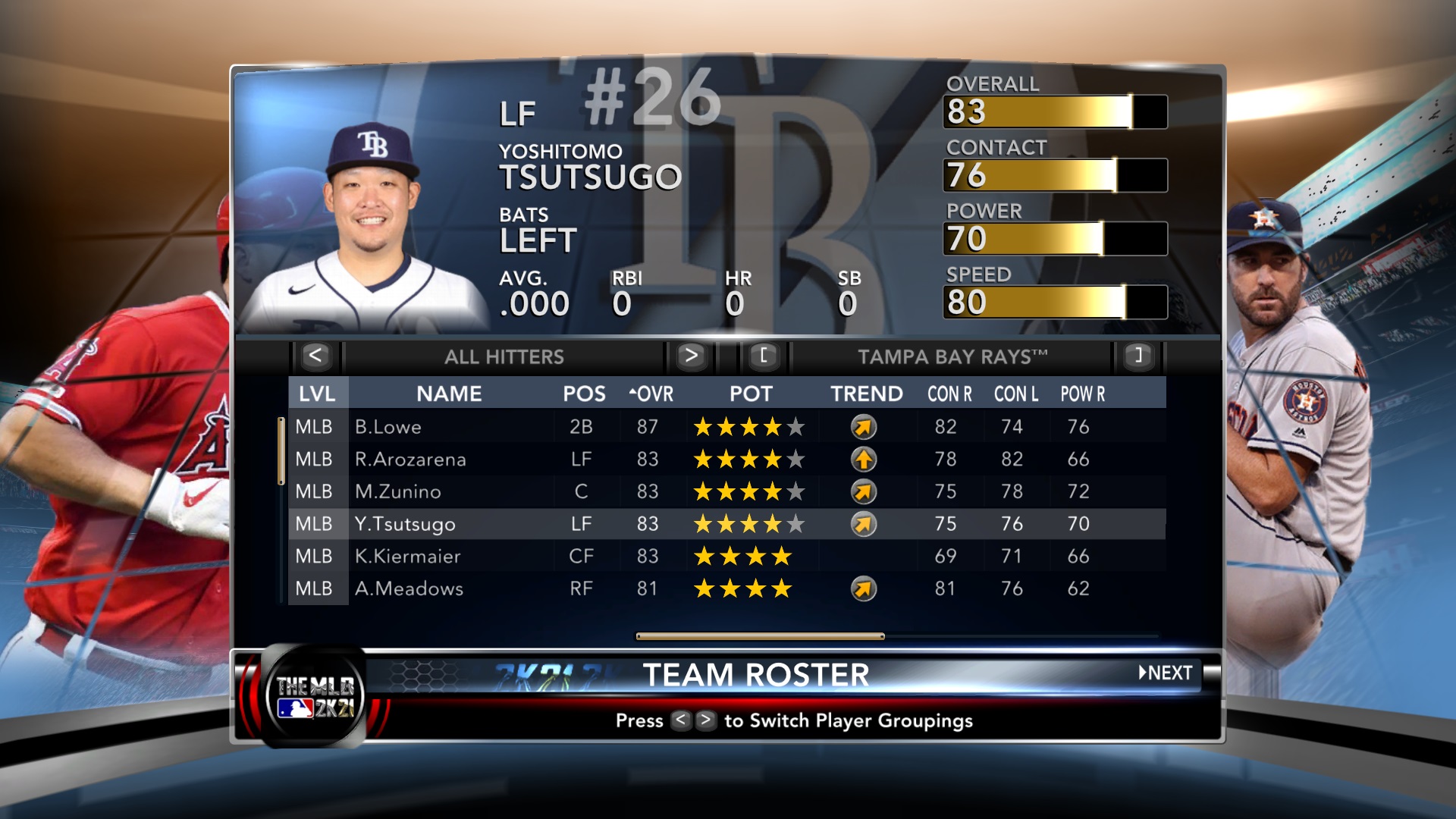This screenshot has height=819, width=1456.
Task: Sort roster by NAME column header
Action: tap(449, 394)
